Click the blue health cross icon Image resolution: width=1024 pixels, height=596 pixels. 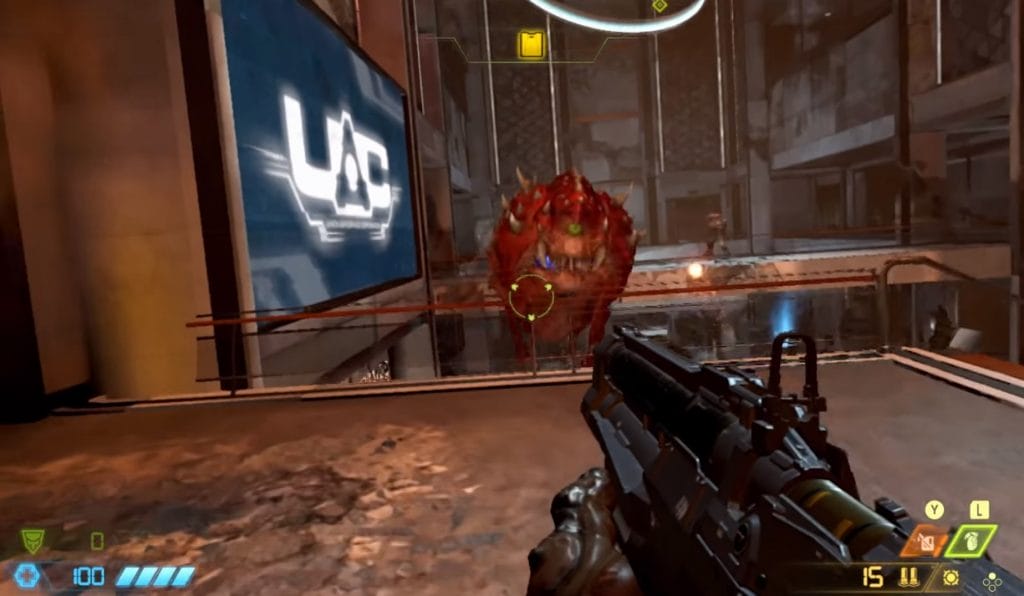[27, 575]
